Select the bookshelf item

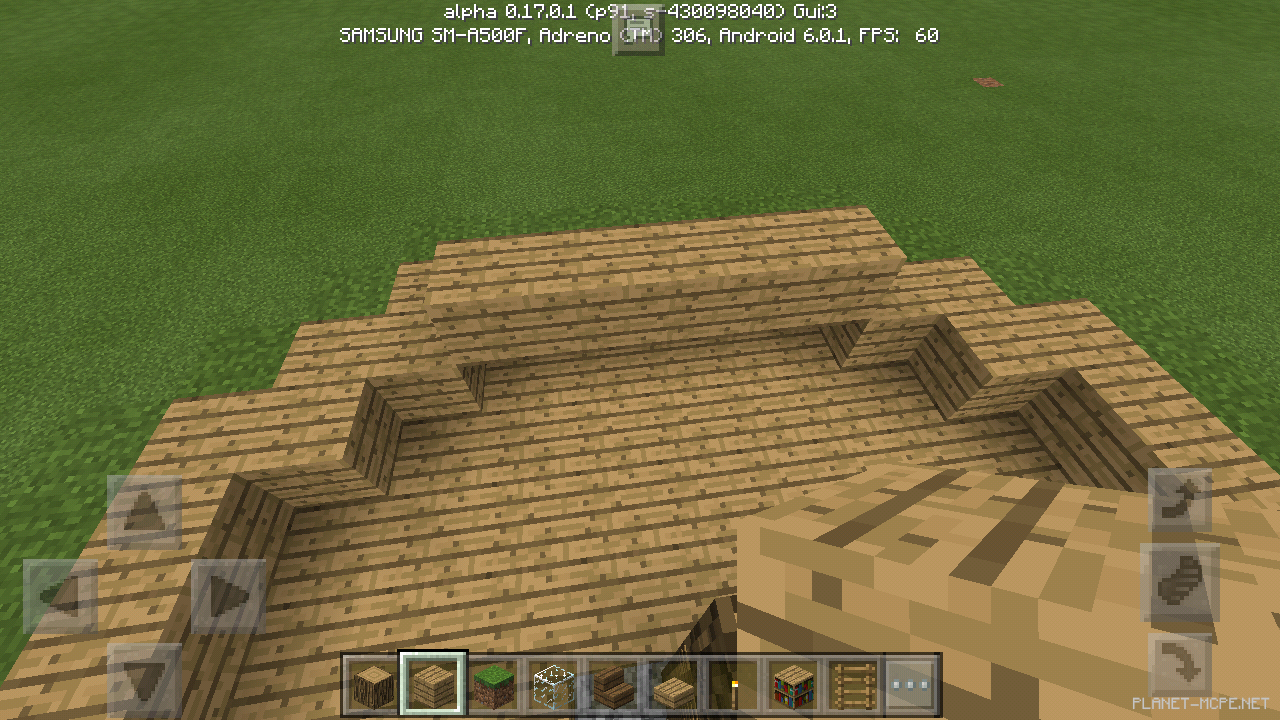coord(793,681)
